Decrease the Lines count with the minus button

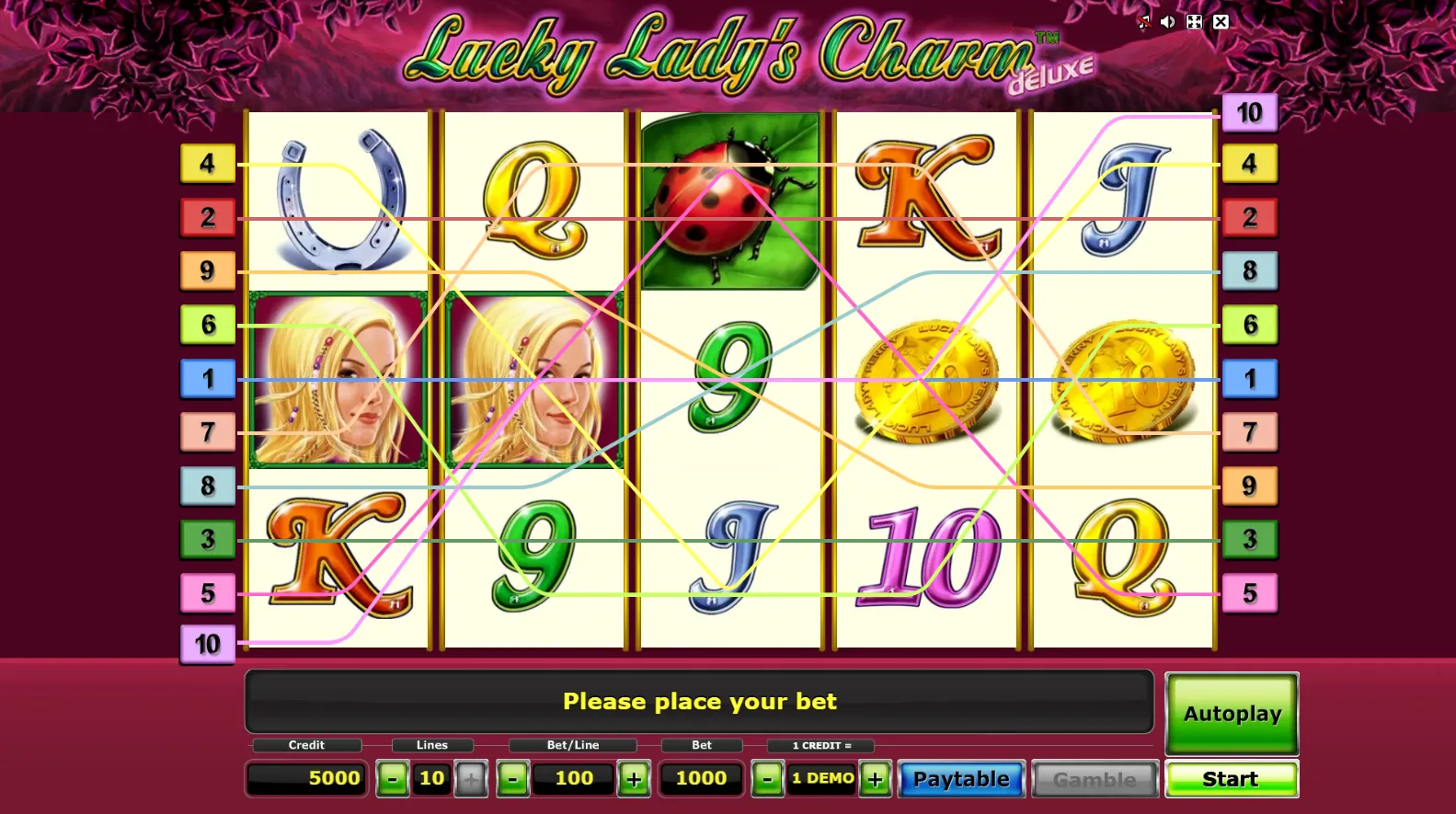coord(393,778)
